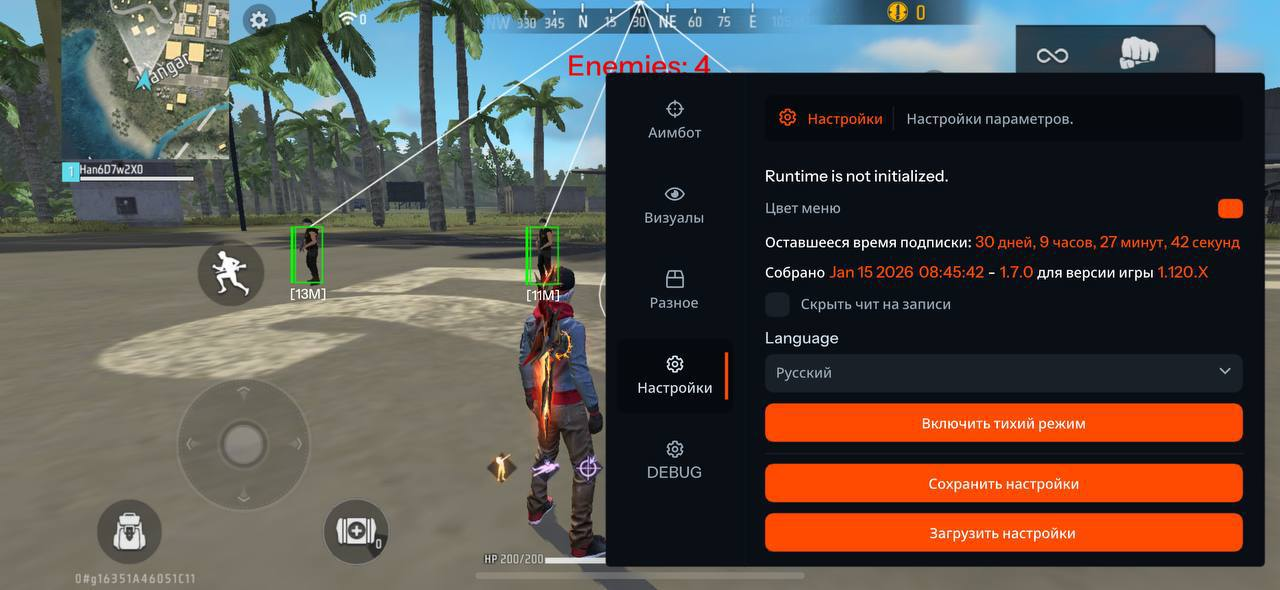Expand the Language dropdown showing Русский
Viewport: 1280px width, 590px height.
pos(1003,372)
